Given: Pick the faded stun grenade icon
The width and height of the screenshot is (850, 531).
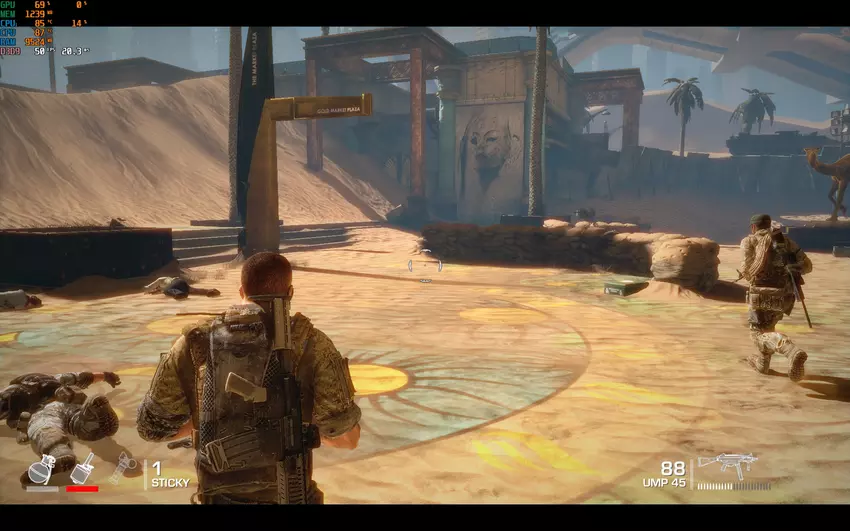Looking at the screenshot, I should (x=121, y=467).
